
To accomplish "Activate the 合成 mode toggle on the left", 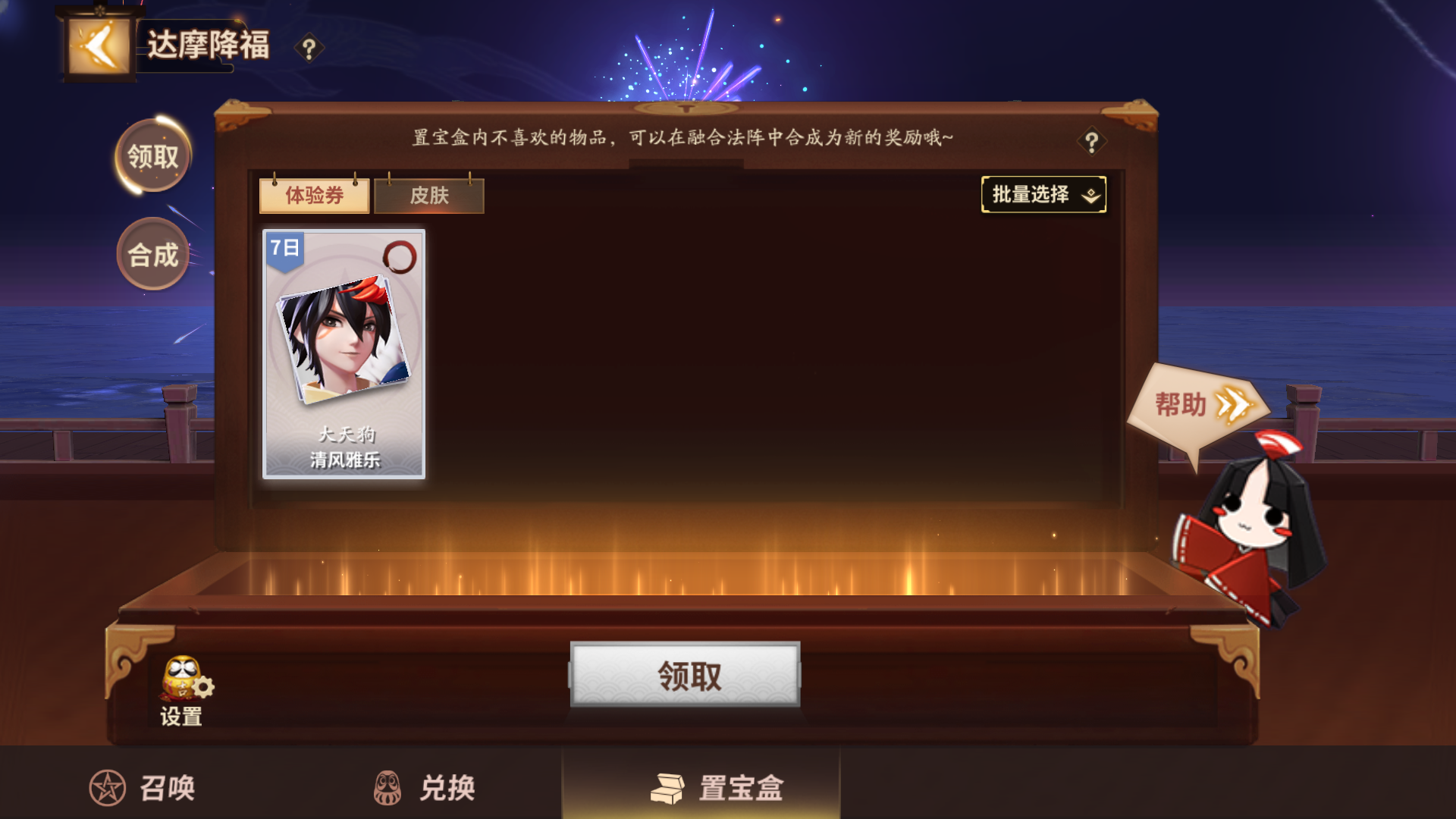I will (154, 254).
